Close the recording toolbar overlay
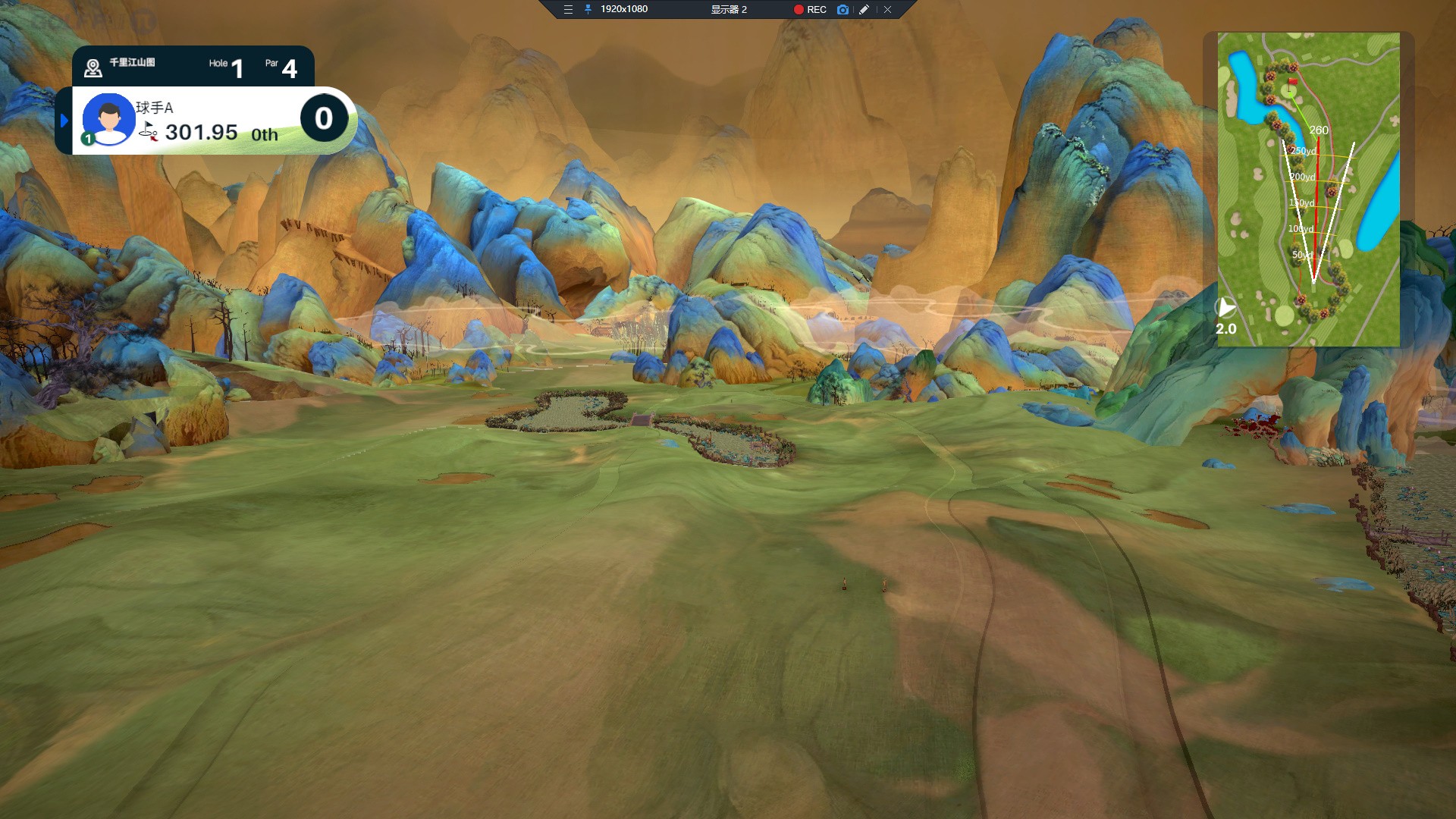This screenshot has width=1456, height=819. pyautogui.click(x=887, y=10)
